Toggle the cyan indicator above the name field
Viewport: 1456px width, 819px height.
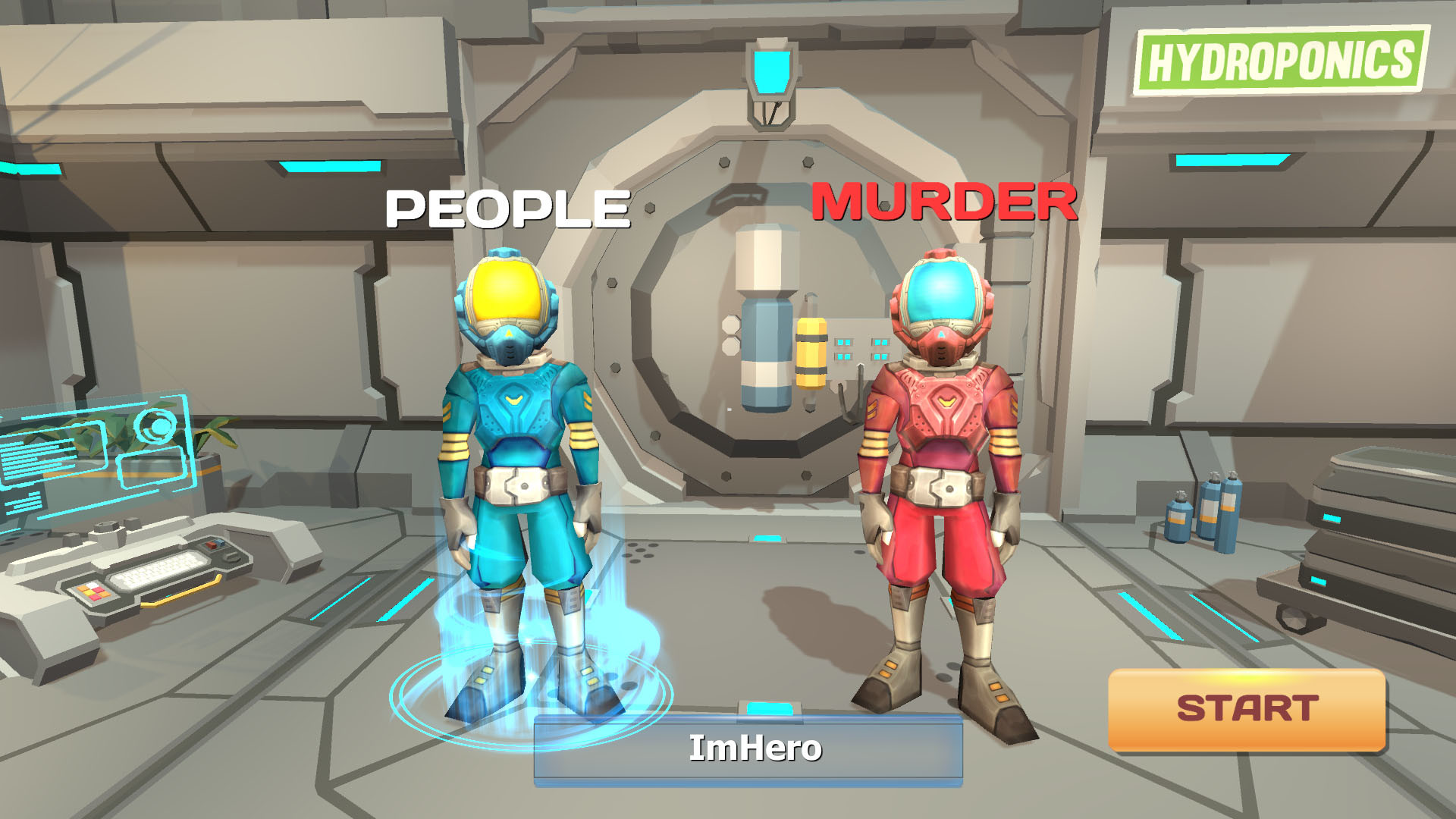(x=771, y=710)
